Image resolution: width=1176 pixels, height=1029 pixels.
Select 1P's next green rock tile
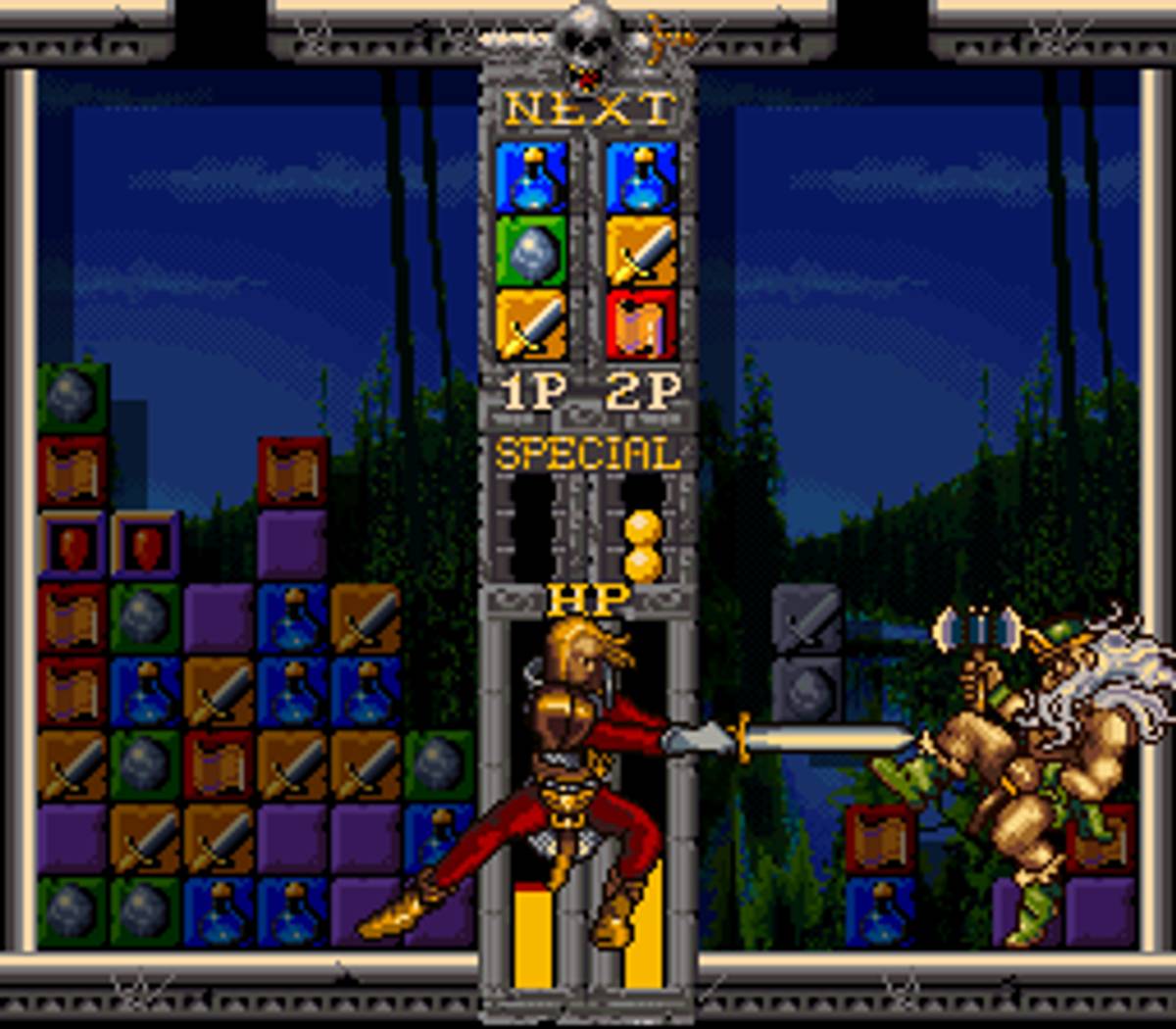coord(532,251)
